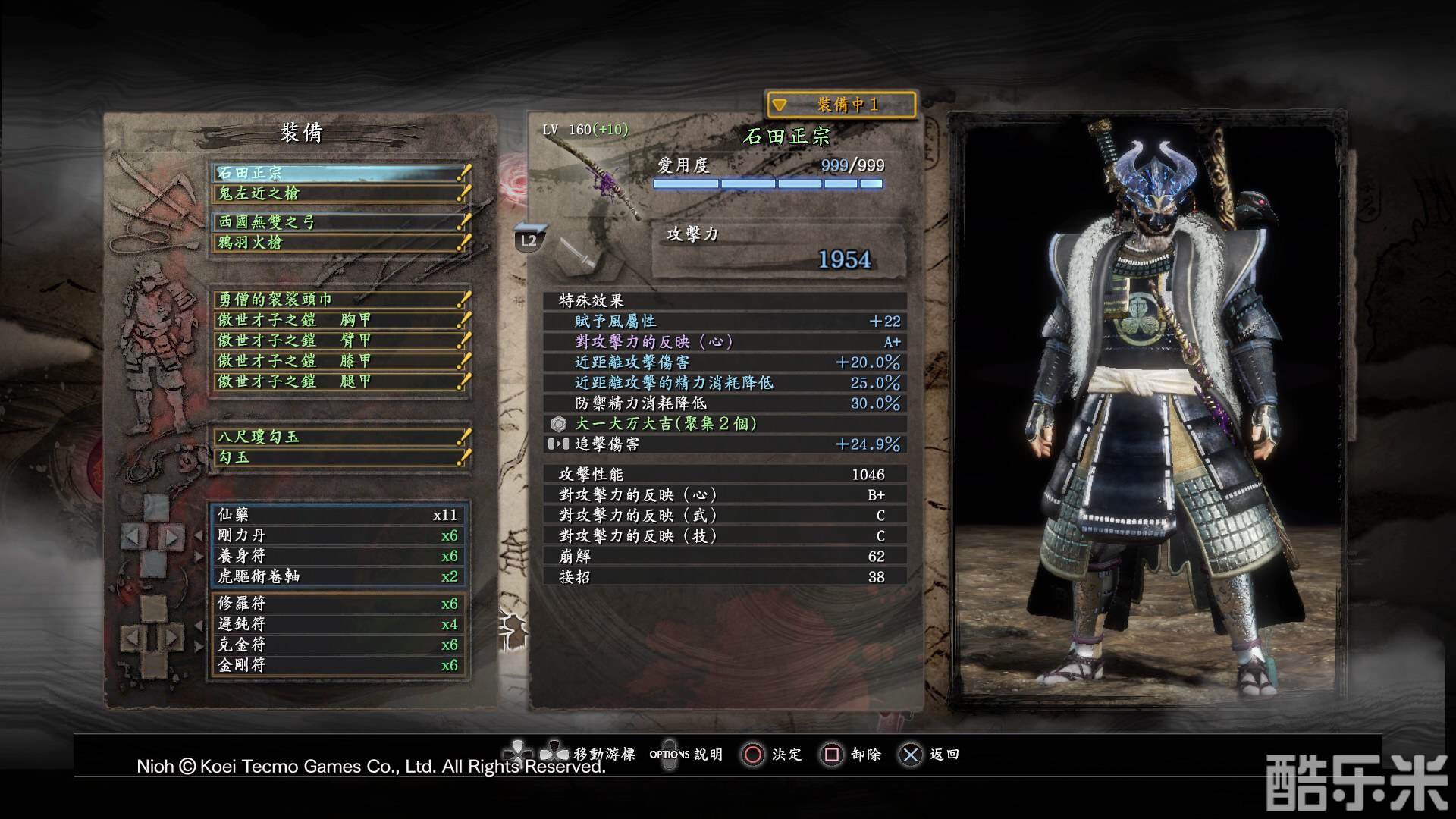Screen dimensions: 1456x819
Task: Choose the 勾玉 accessory slot
Action: tap(340, 457)
